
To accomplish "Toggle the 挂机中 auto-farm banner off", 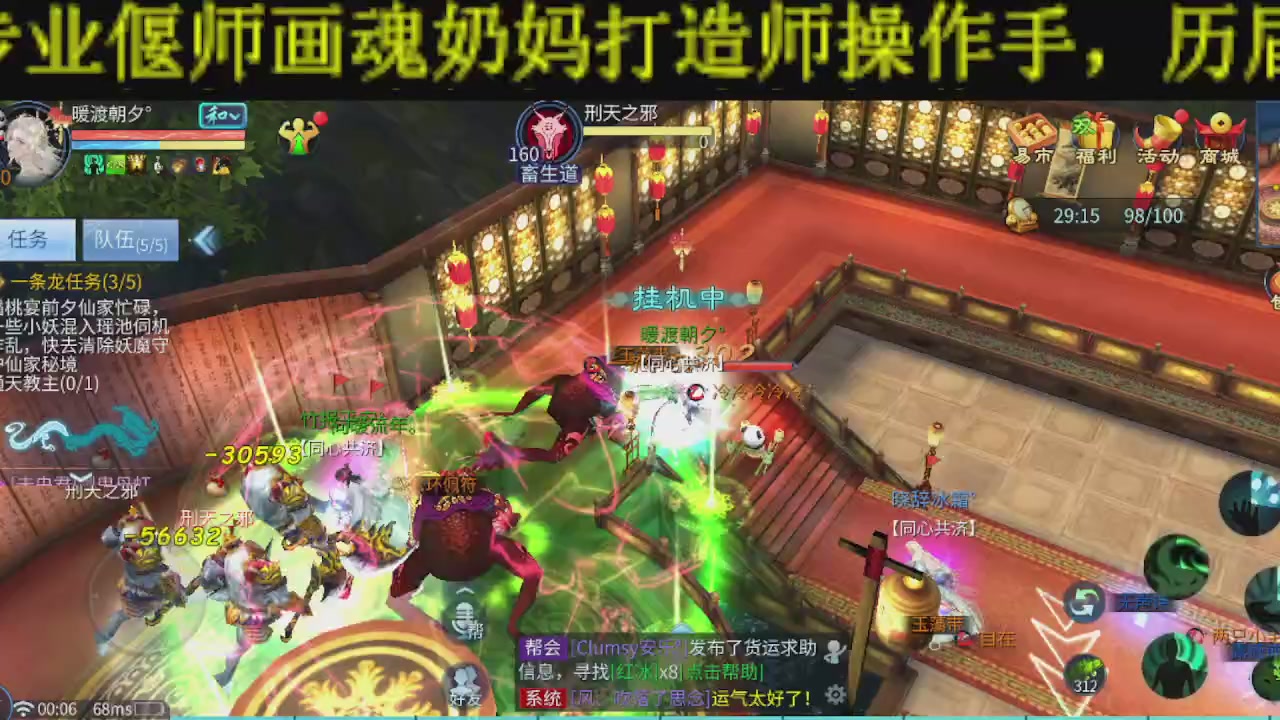I will pyautogui.click(x=679, y=297).
